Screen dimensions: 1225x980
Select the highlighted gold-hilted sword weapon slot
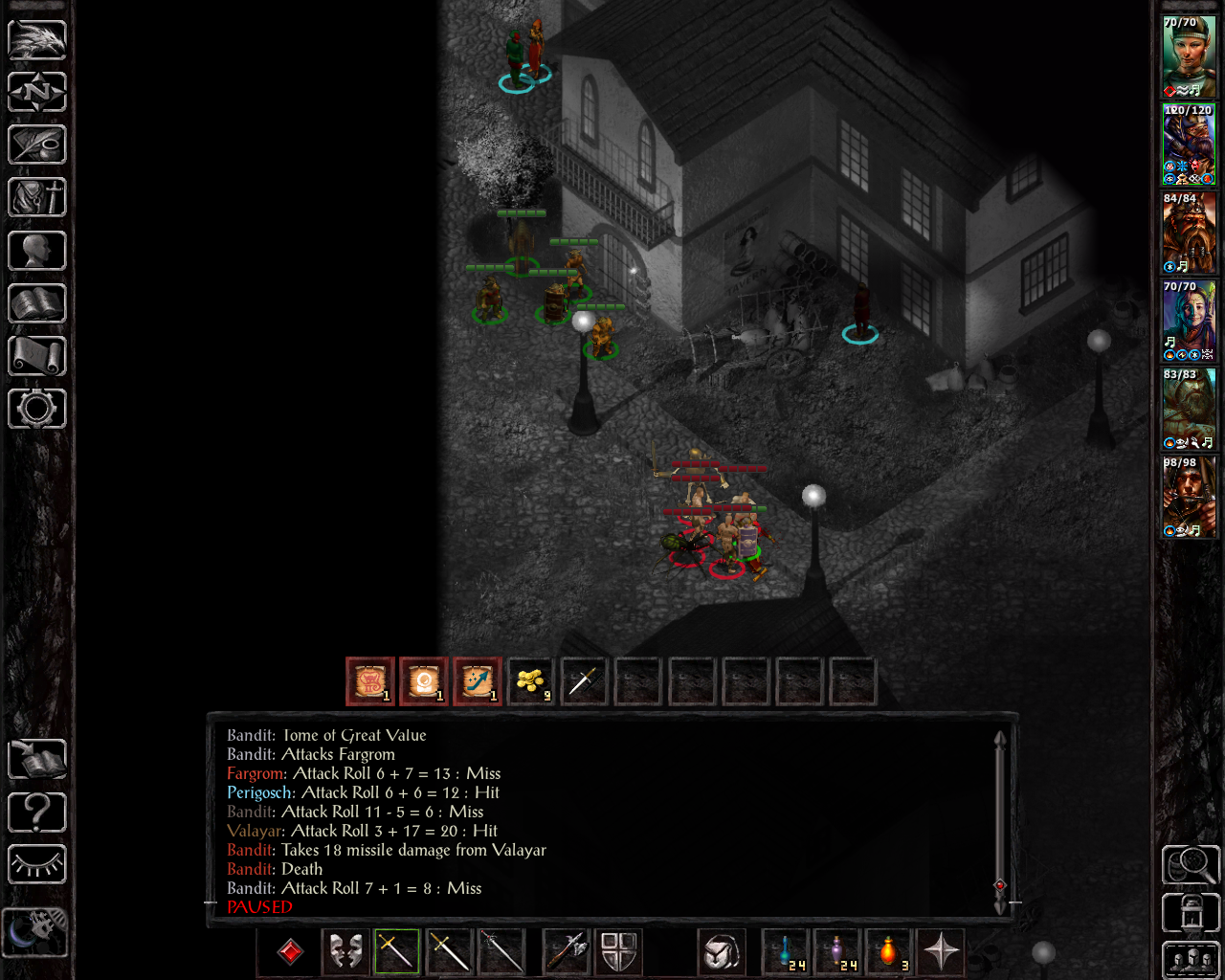[397, 951]
